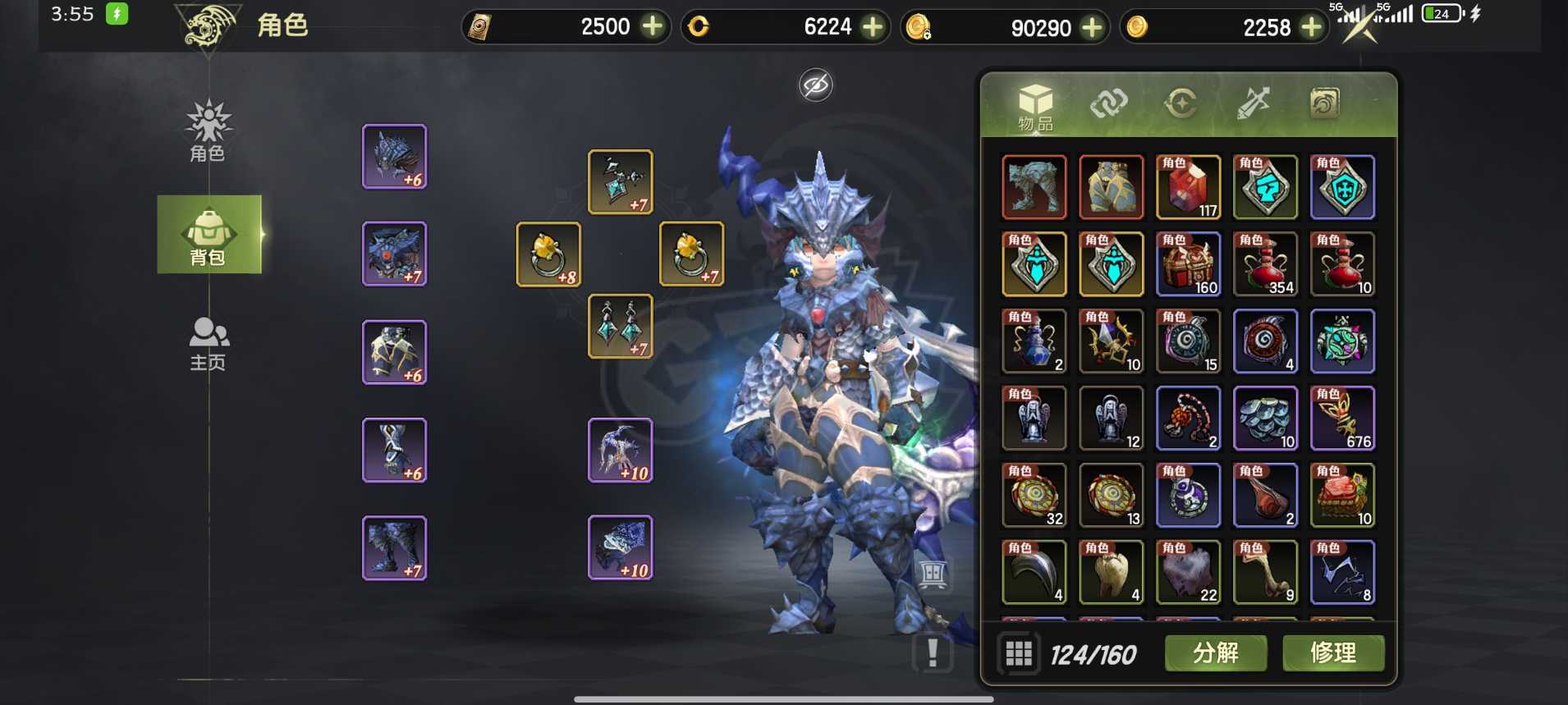The image size is (1568, 705).
Task: Add more of the 2500 ticket currency
Action: pos(653,27)
